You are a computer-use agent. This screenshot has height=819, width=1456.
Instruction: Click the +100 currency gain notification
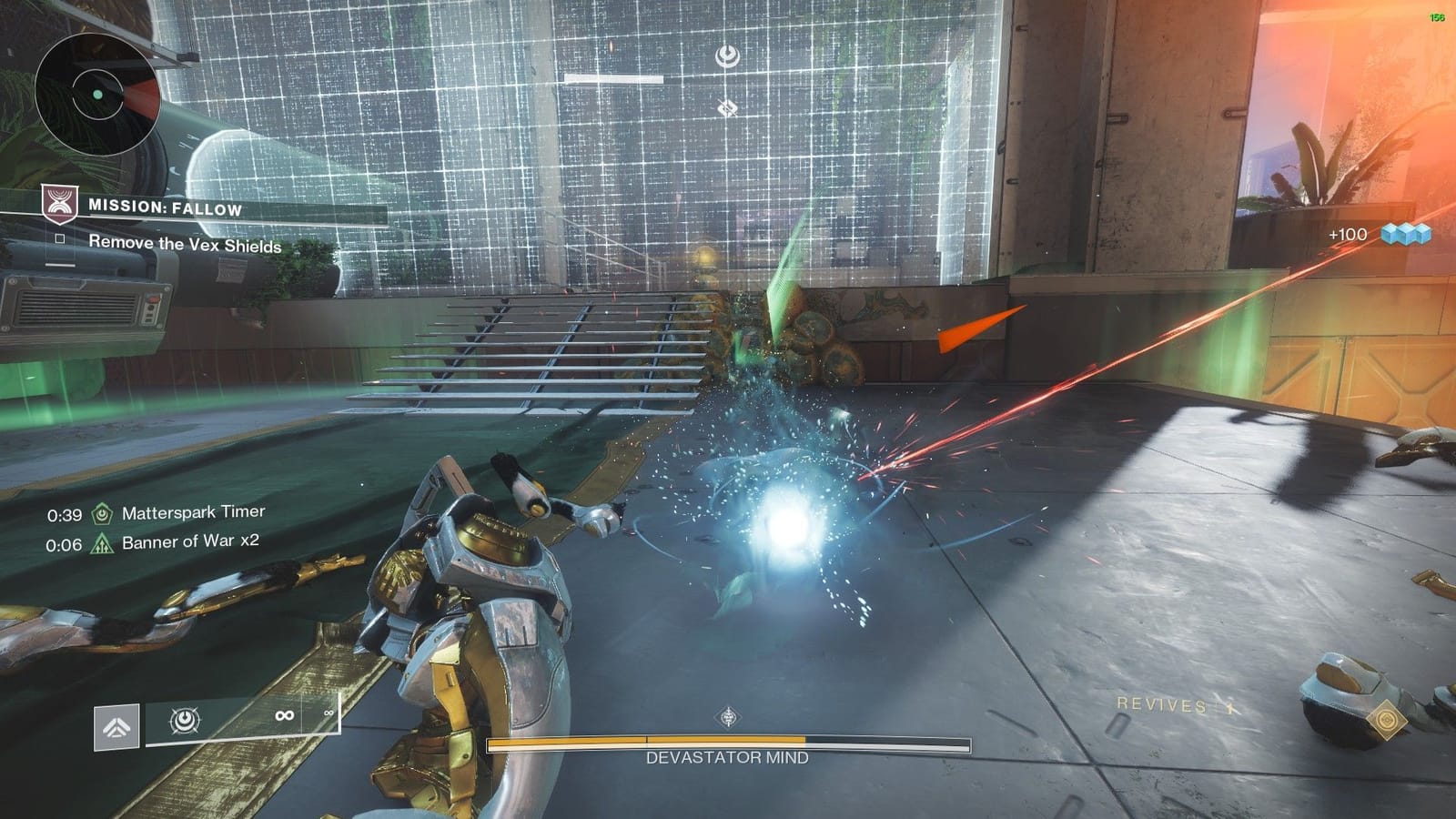(x=1347, y=235)
